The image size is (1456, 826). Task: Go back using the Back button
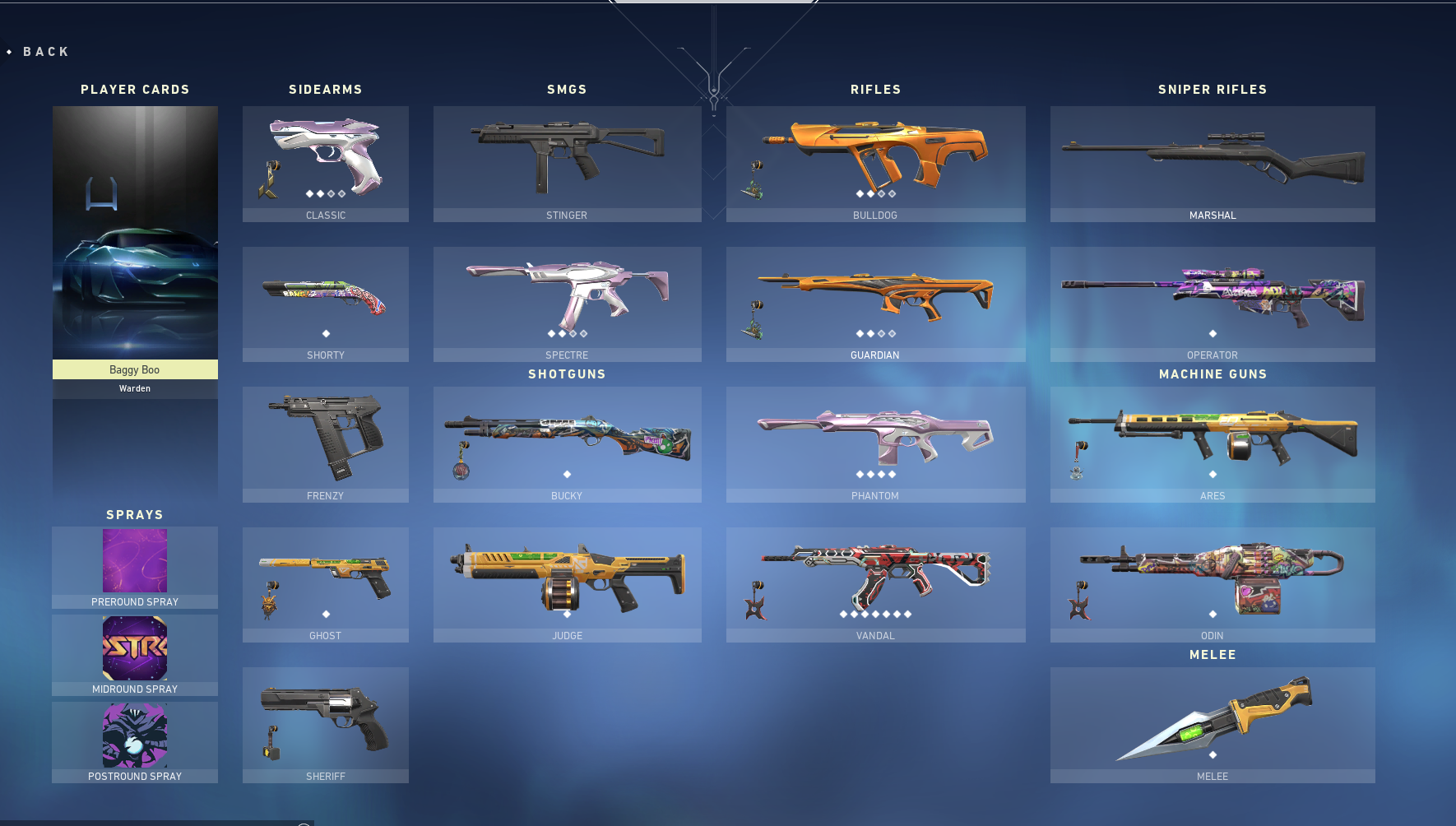(x=45, y=52)
